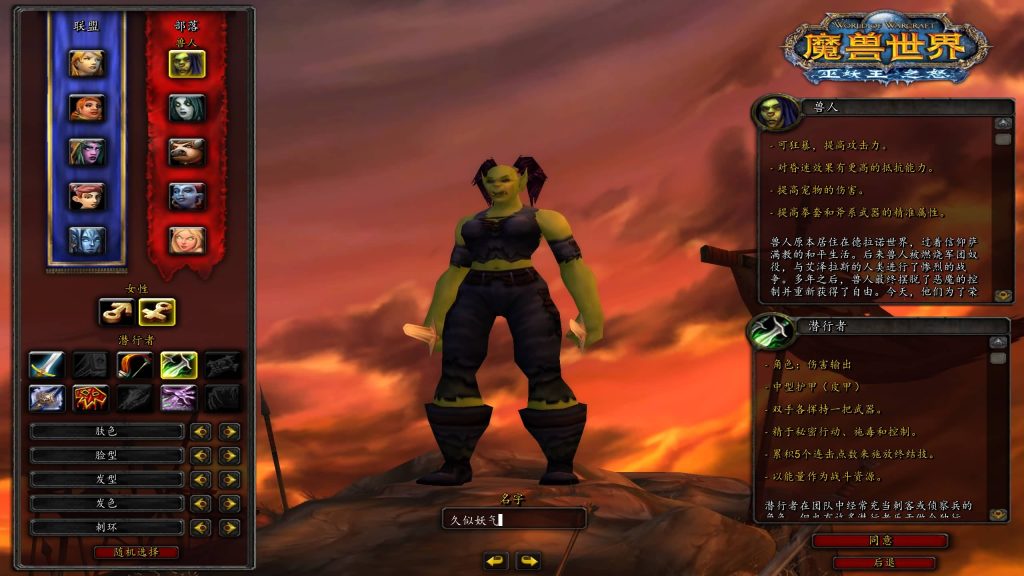Choose the Blood Elf race portrait
The width and height of the screenshot is (1024, 576).
[186, 240]
